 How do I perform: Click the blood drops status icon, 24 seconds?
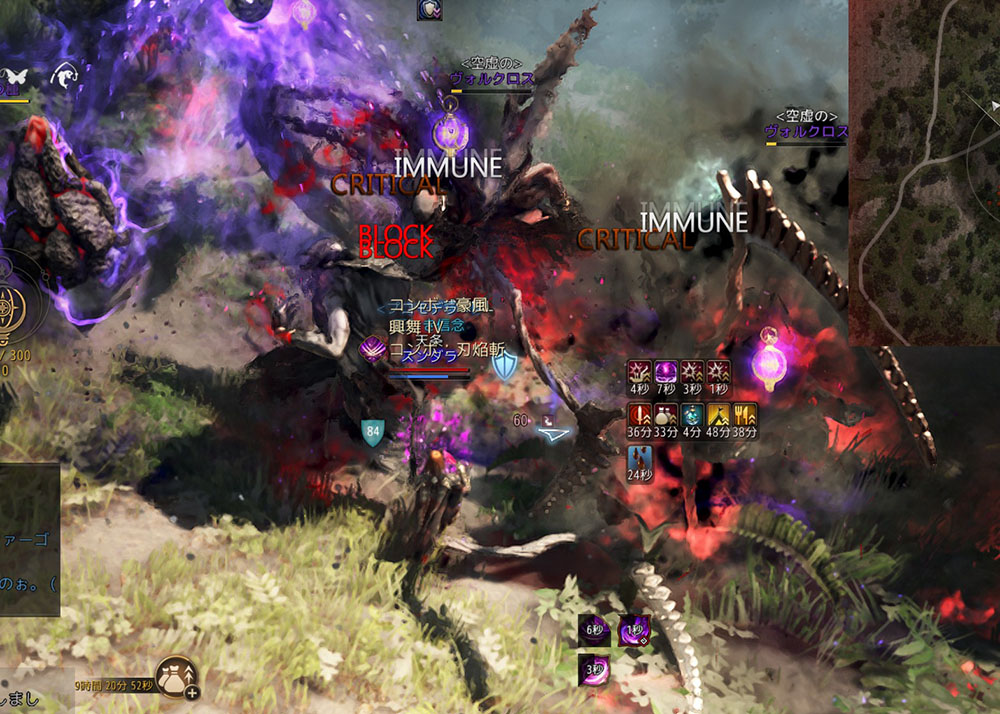pyautogui.click(x=639, y=461)
